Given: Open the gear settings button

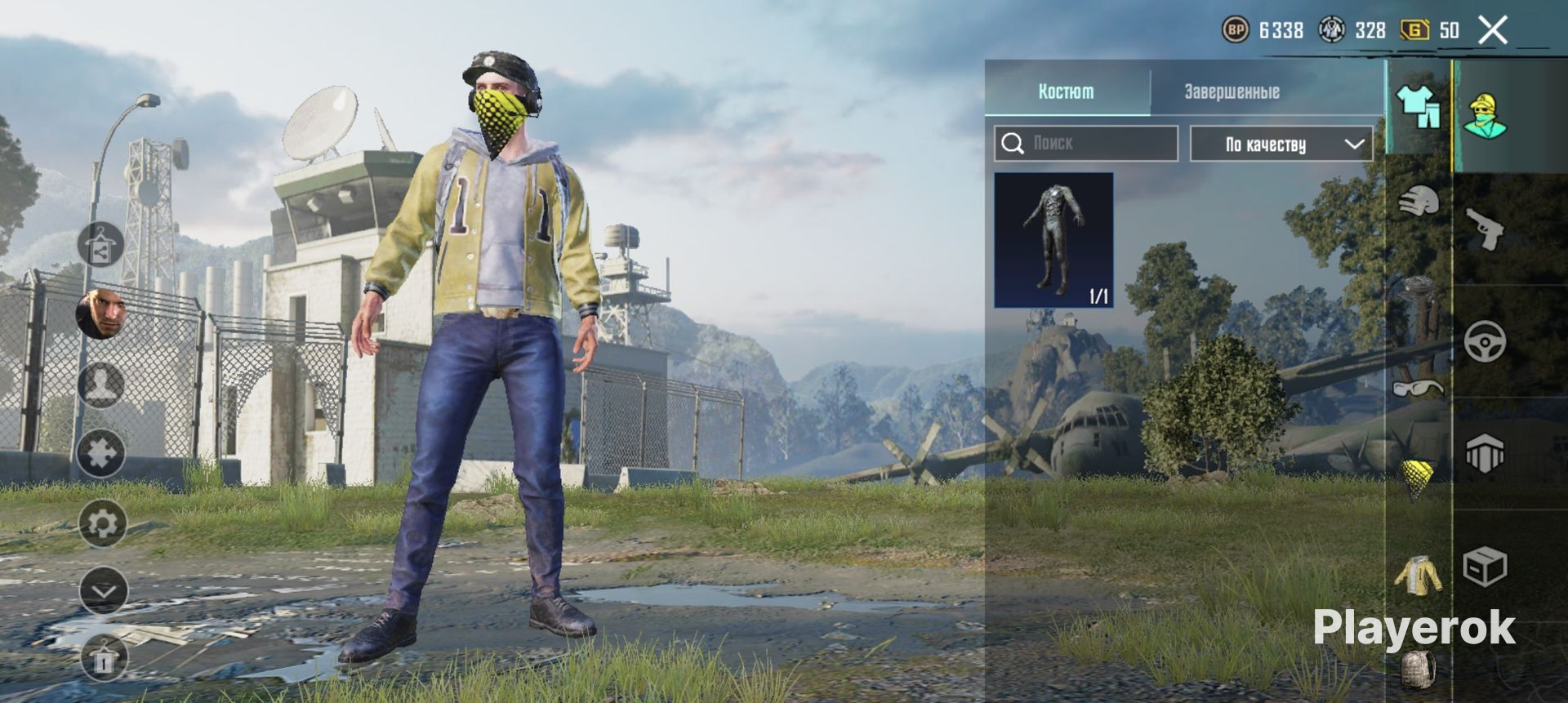Looking at the screenshot, I should (103, 523).
